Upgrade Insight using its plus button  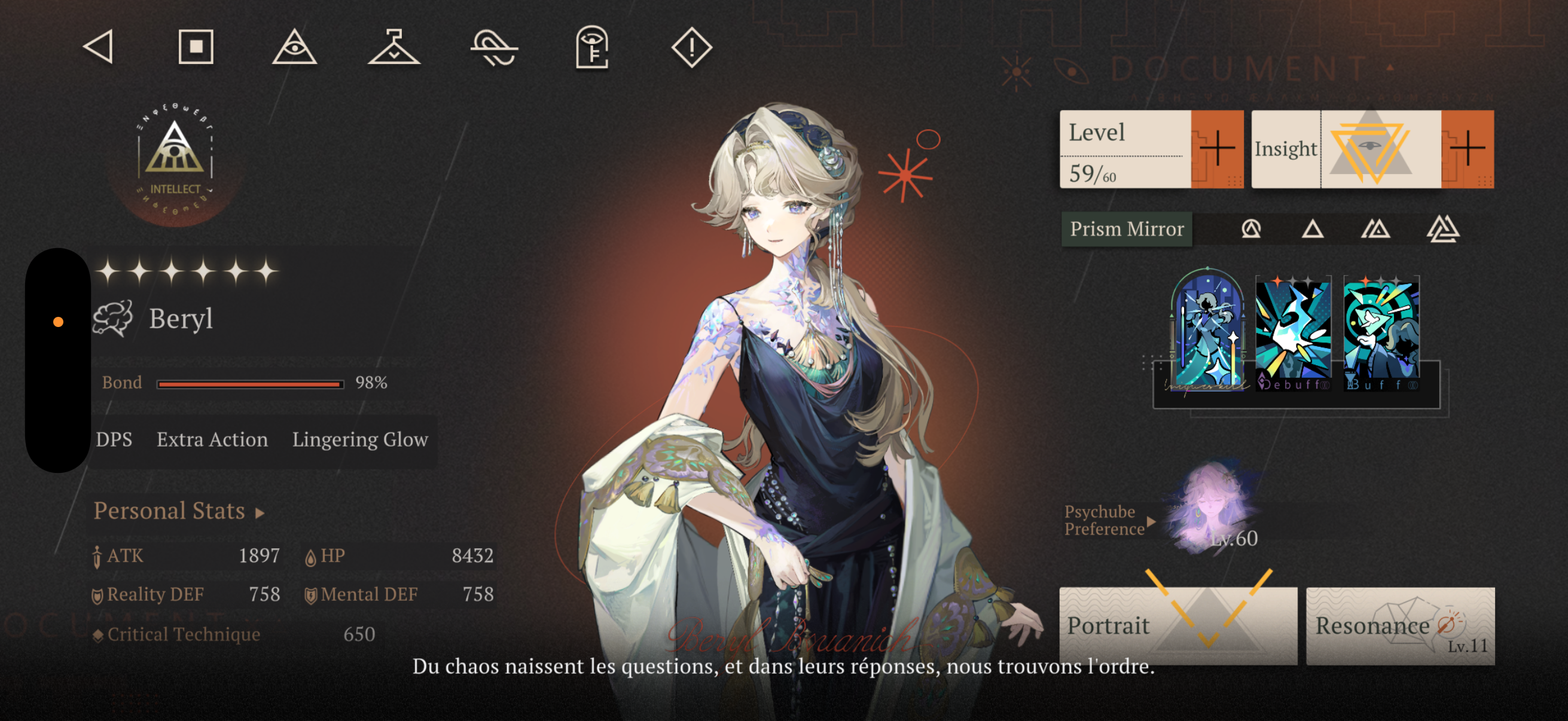point(1467,149)
